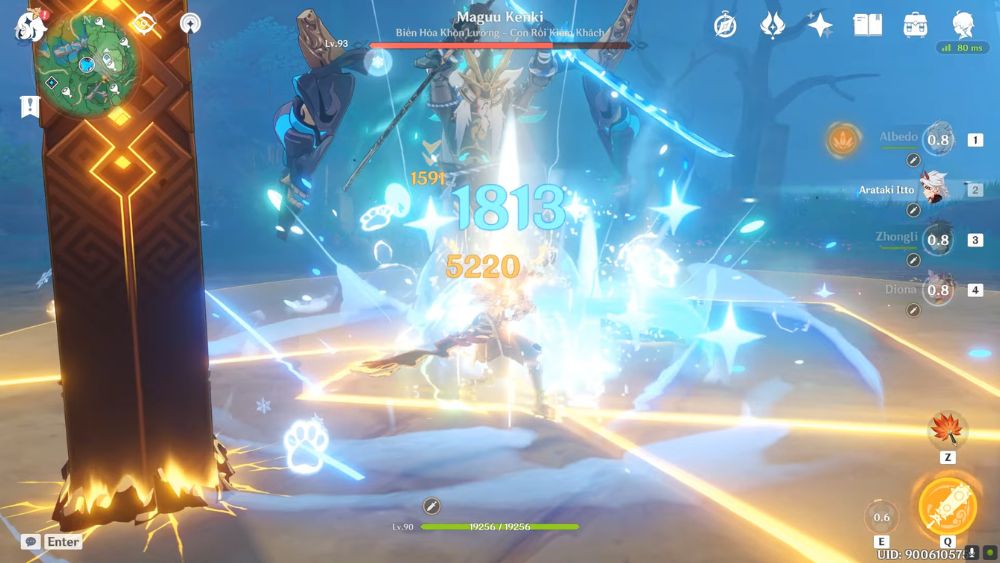Open the Inventory backpack

(914, 26)
